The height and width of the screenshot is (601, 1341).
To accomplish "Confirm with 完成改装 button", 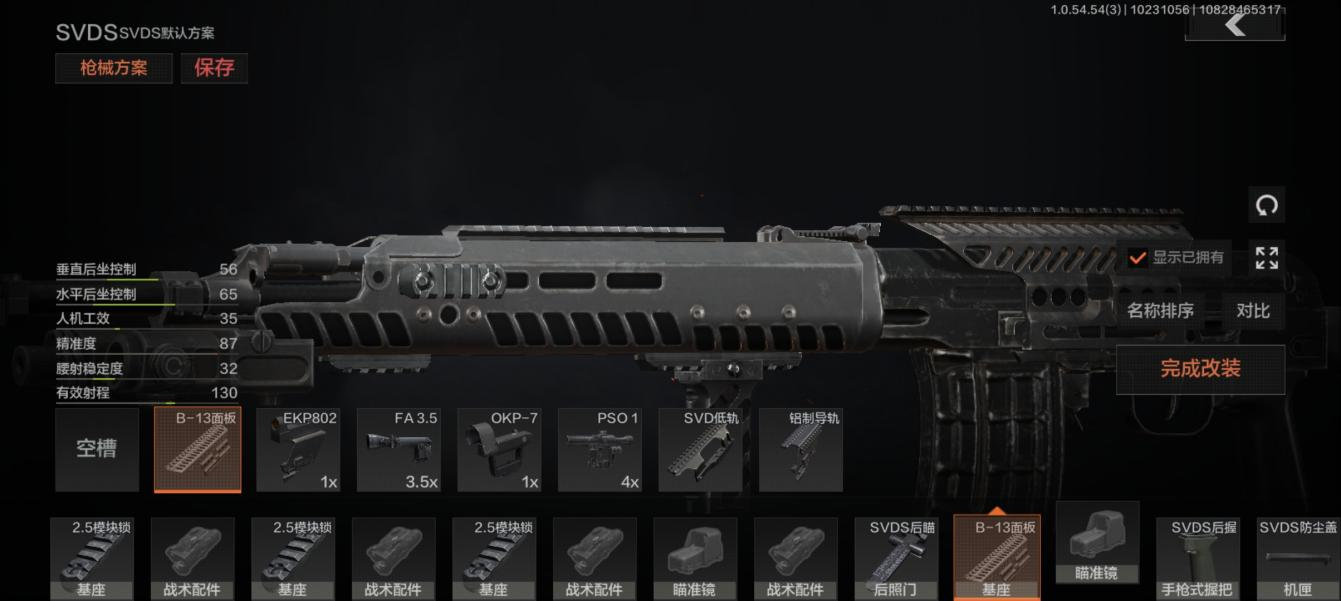I will pyautogui.click(x=1200, y=369).
